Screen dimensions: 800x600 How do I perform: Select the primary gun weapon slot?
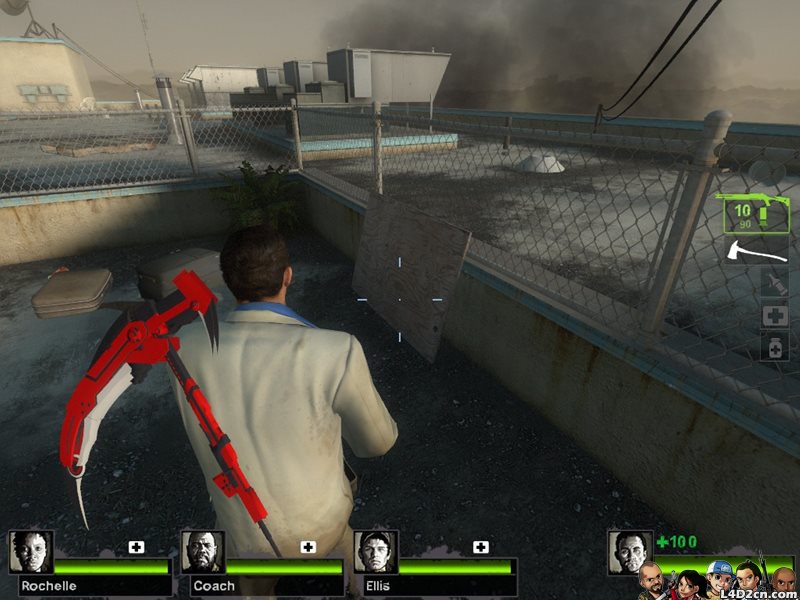754,214
